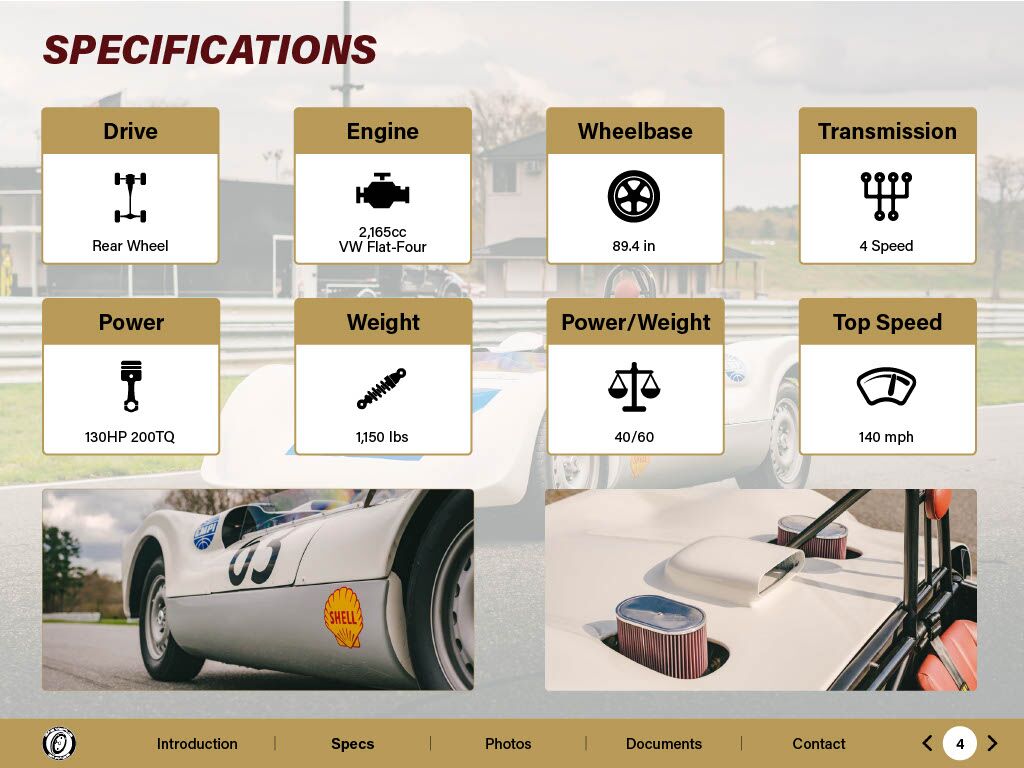Choose the Power/Weight specification card
The image size is (1024, 768).
pyautogui.click(x=635, y=377)
